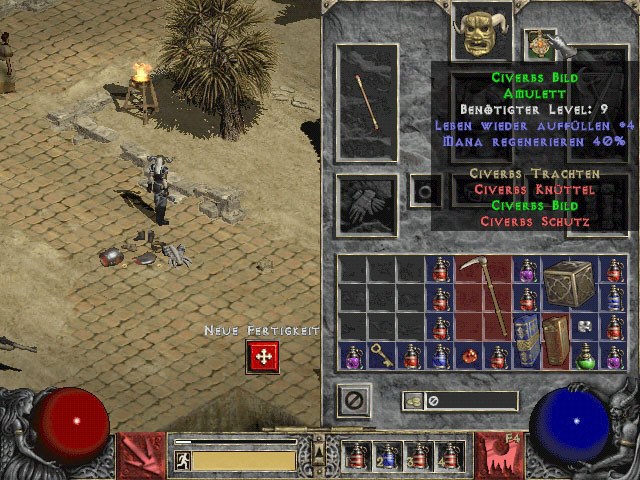Image resolution: width=640 pixels, height=480 pixels.
Task: Select the ring in the left ring slot
Action: pyautogui.click(x=426, y=190)
